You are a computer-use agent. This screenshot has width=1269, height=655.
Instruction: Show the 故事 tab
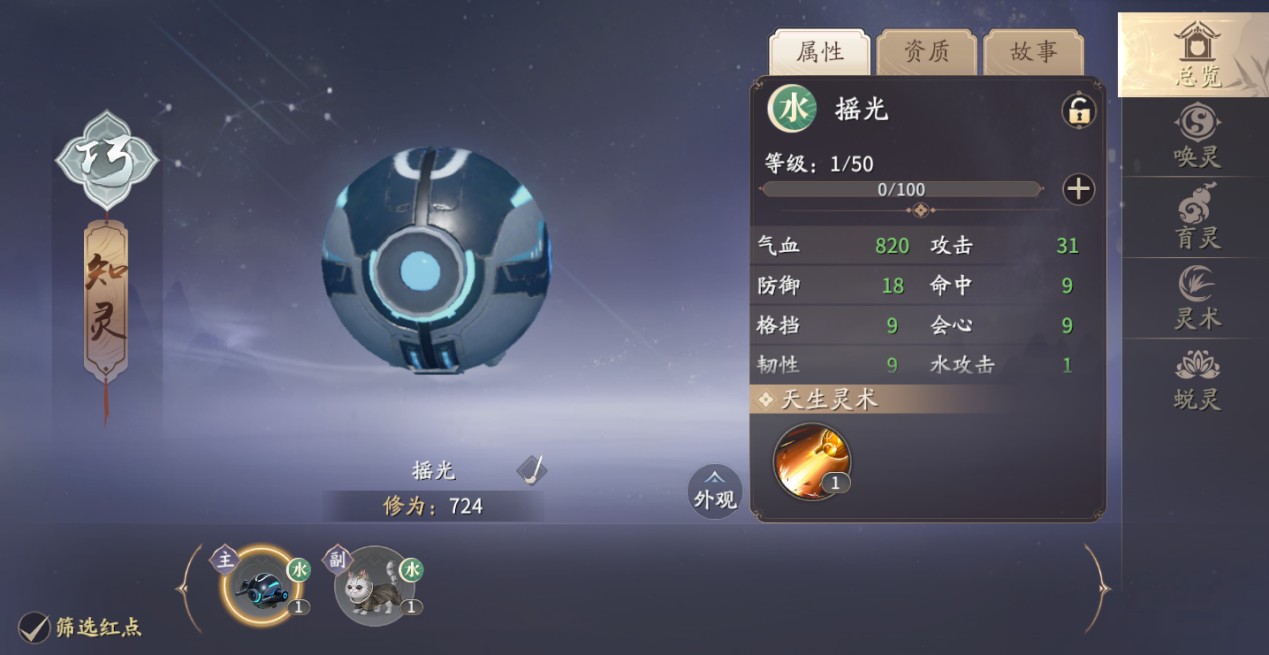click(x=1033, y=52)
